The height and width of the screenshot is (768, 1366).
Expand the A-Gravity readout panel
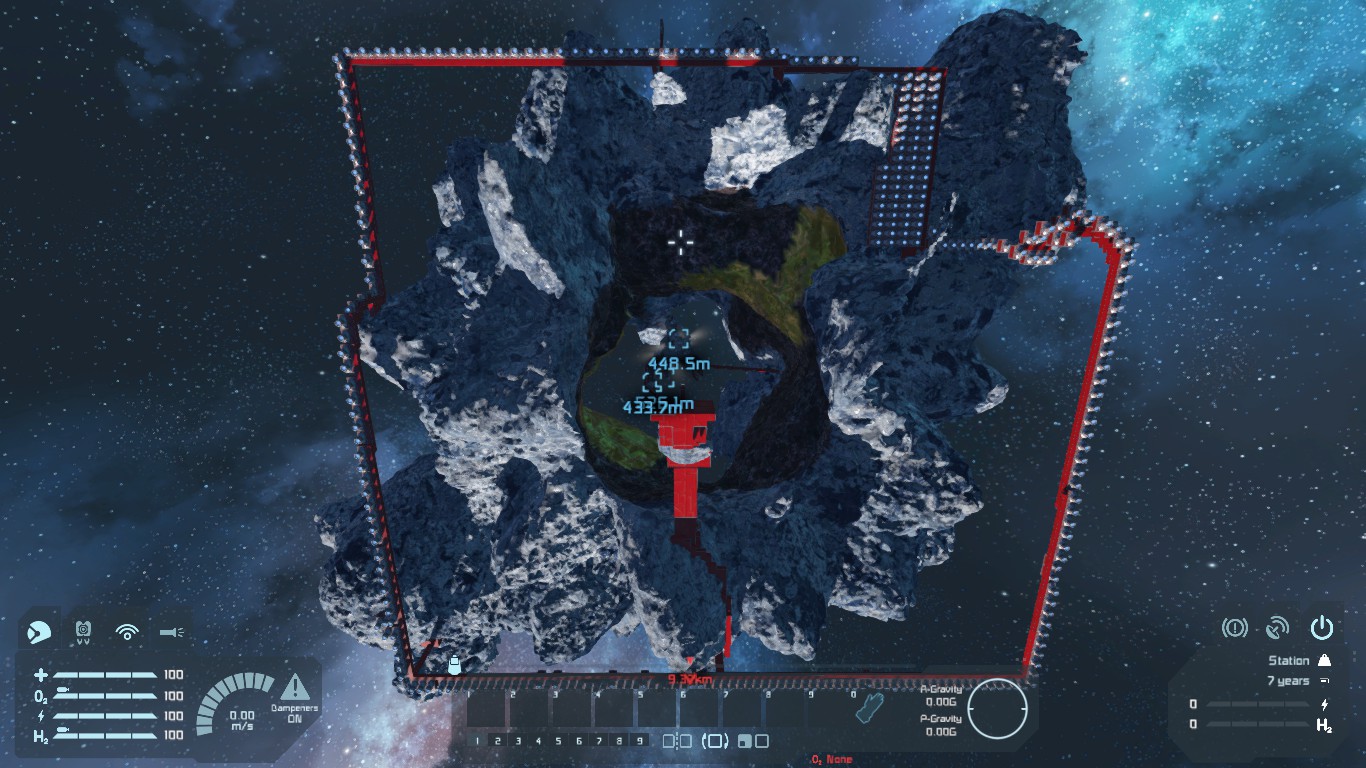point(942,689)
